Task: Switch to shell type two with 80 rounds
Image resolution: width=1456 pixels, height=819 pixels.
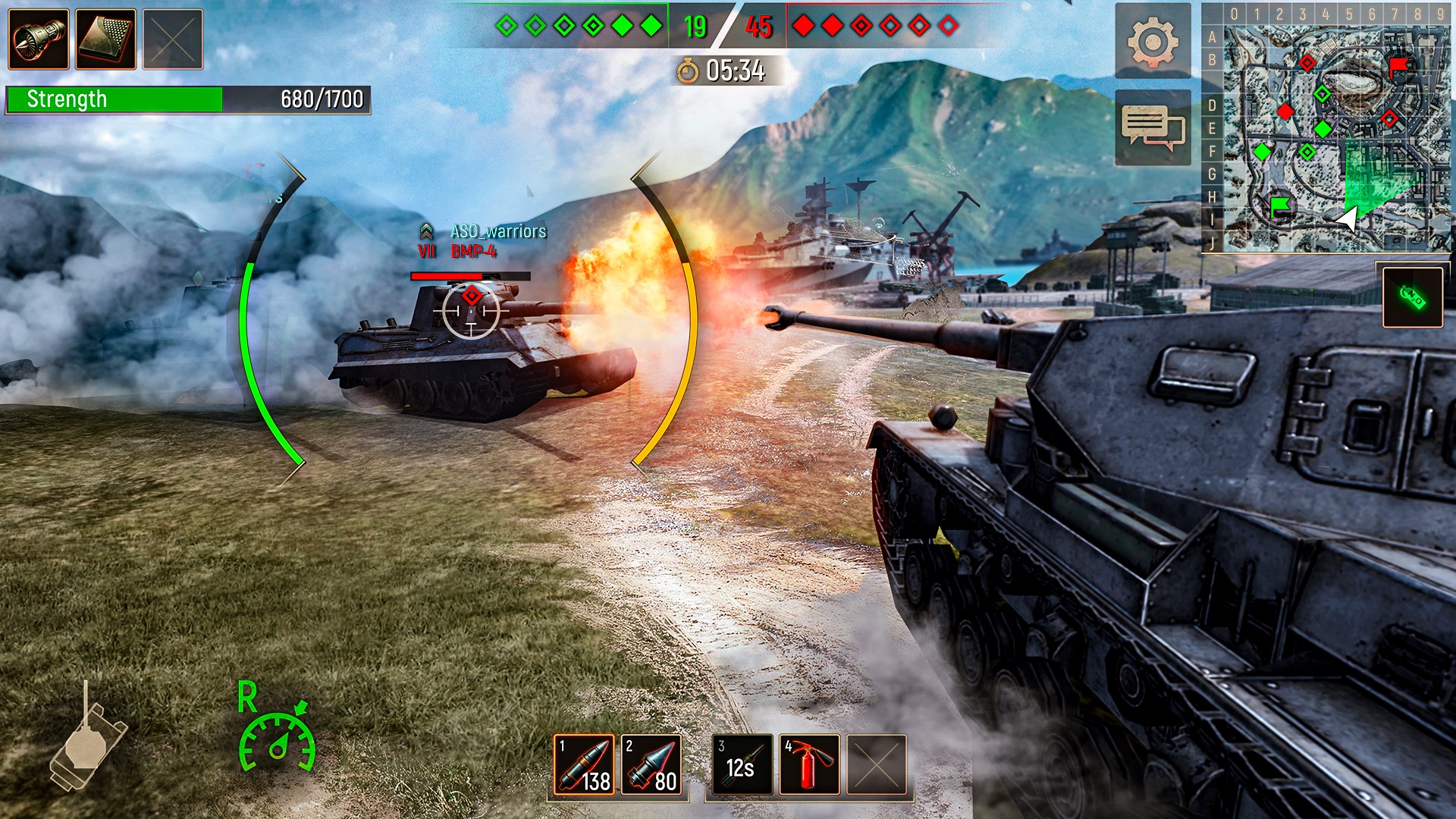Action: click(x=651, y=764)
